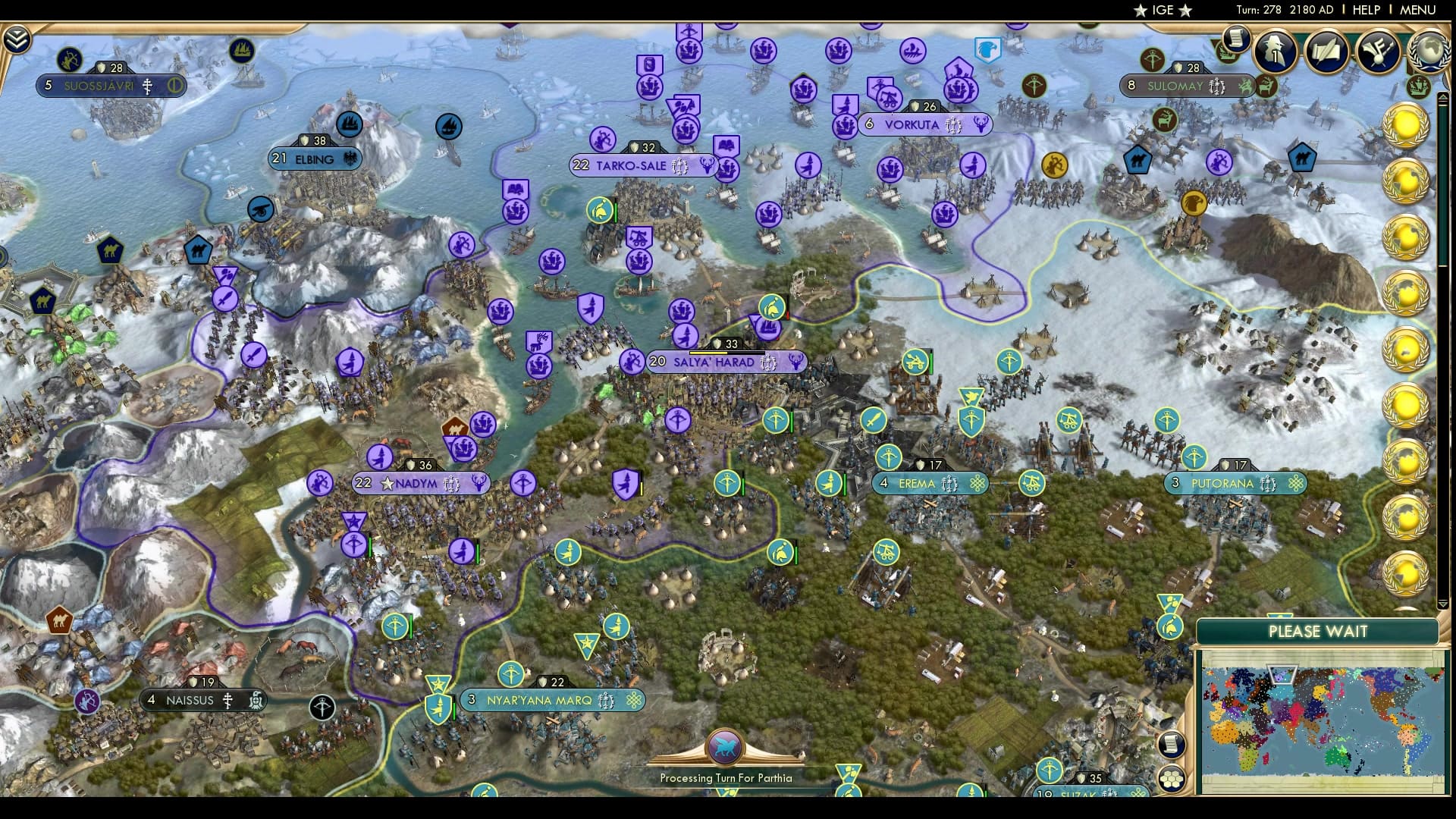Click the Salya' Harad city banner
The height and width of the screenshot is (819, 1456).
point(723,362)
